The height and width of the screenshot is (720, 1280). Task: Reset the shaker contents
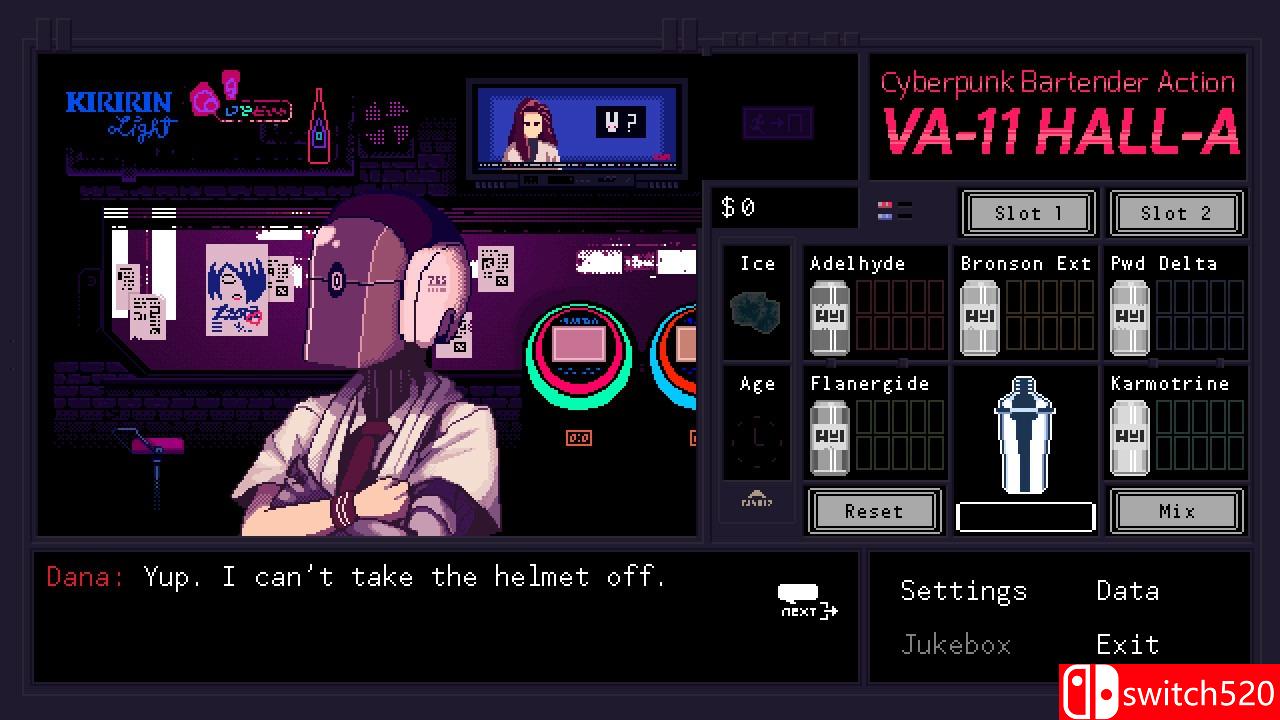[x=874, y=511]
